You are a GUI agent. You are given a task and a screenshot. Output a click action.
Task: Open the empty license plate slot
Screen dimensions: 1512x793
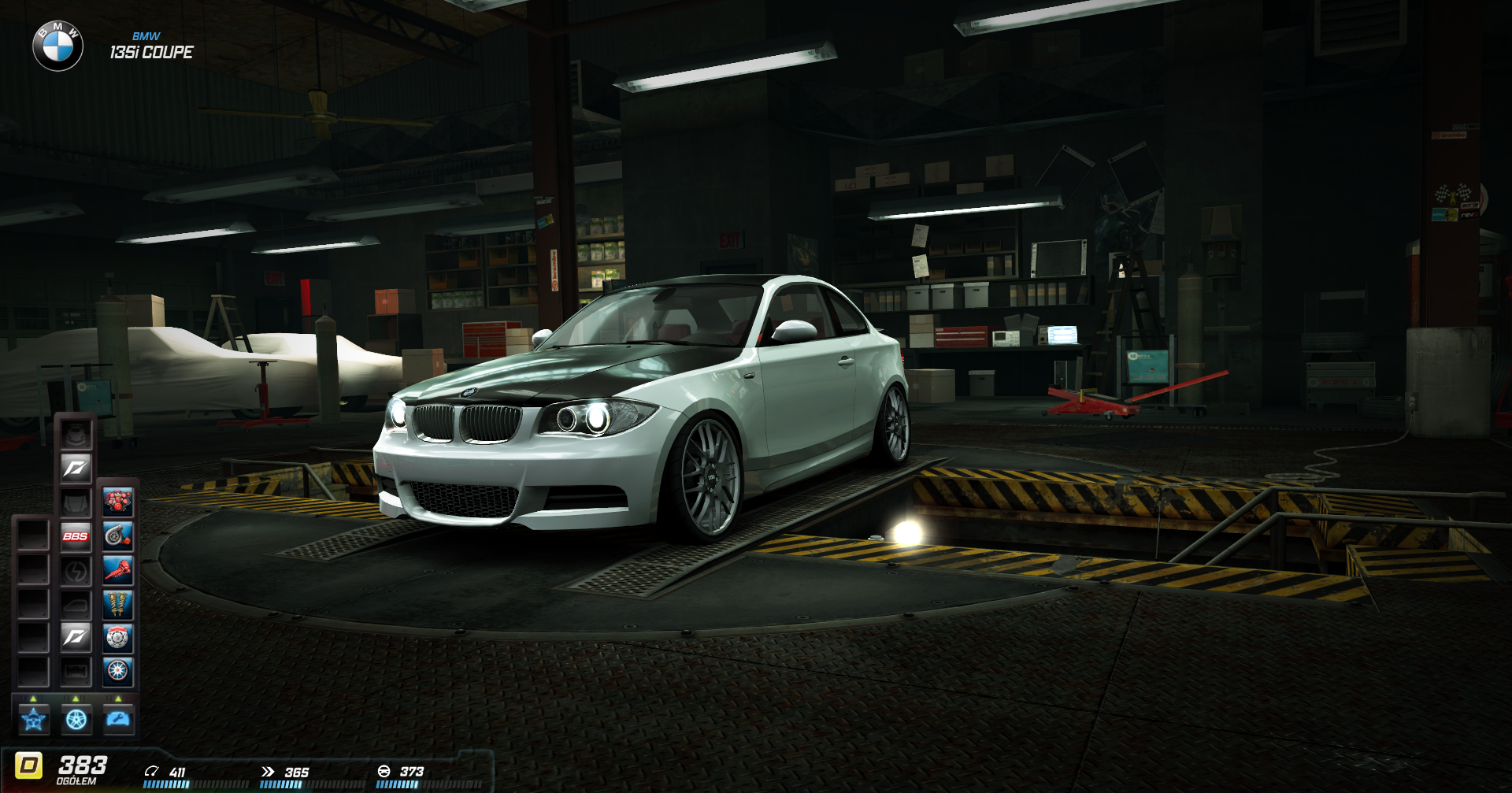coord(76,671)
